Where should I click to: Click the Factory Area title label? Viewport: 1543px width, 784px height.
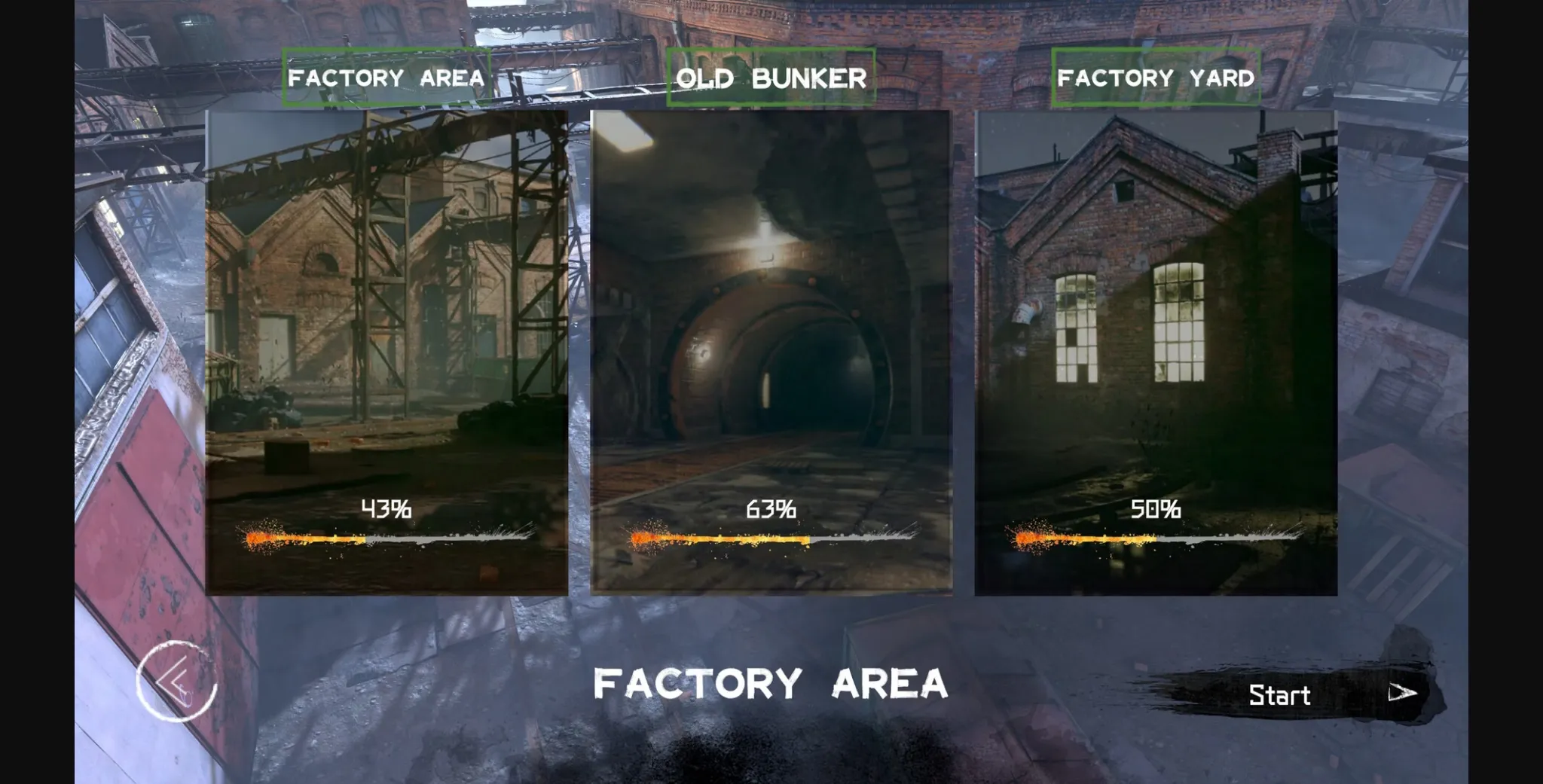(387, 78)
